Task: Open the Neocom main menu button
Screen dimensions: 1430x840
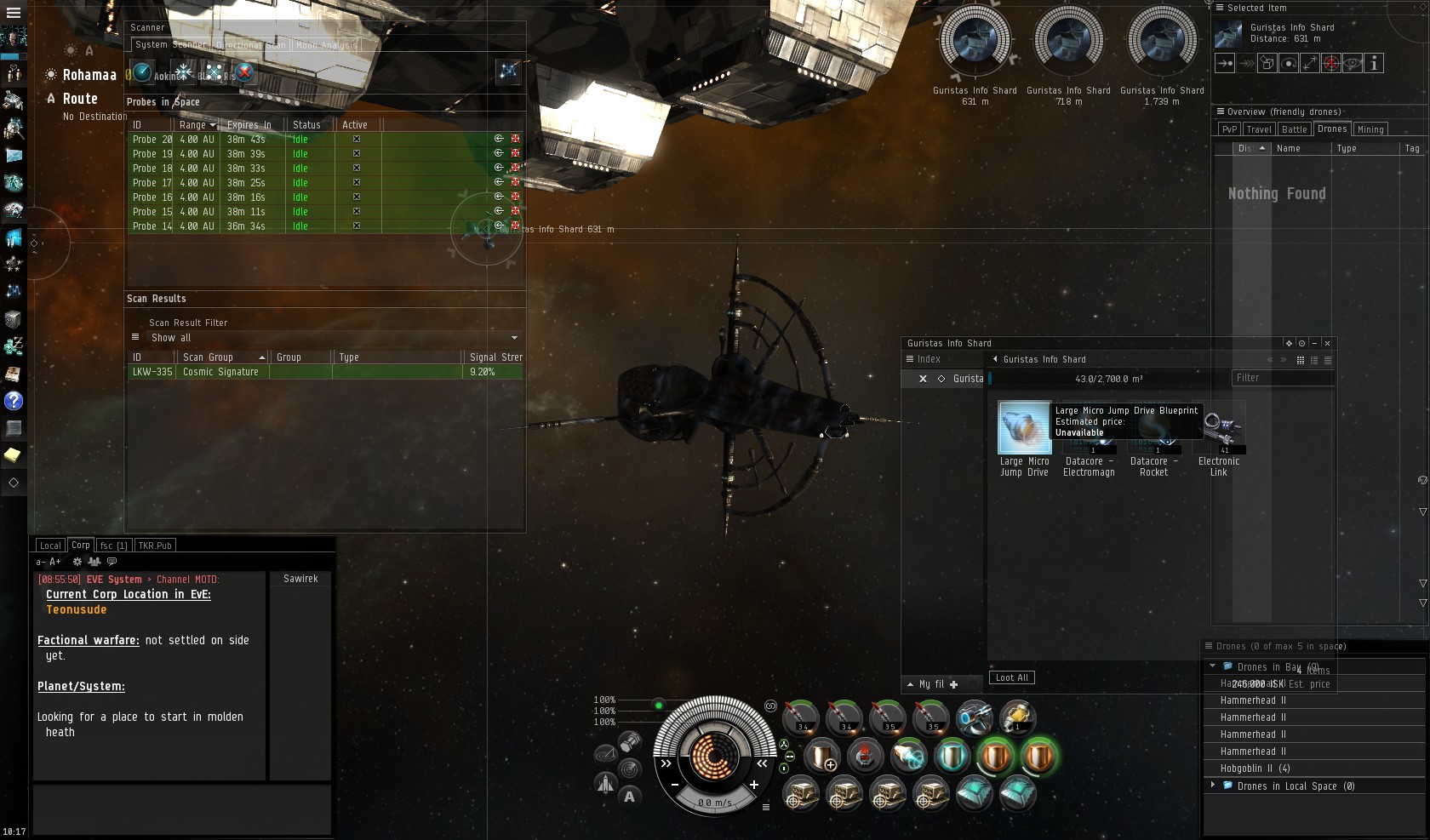Action: point(13,13)
